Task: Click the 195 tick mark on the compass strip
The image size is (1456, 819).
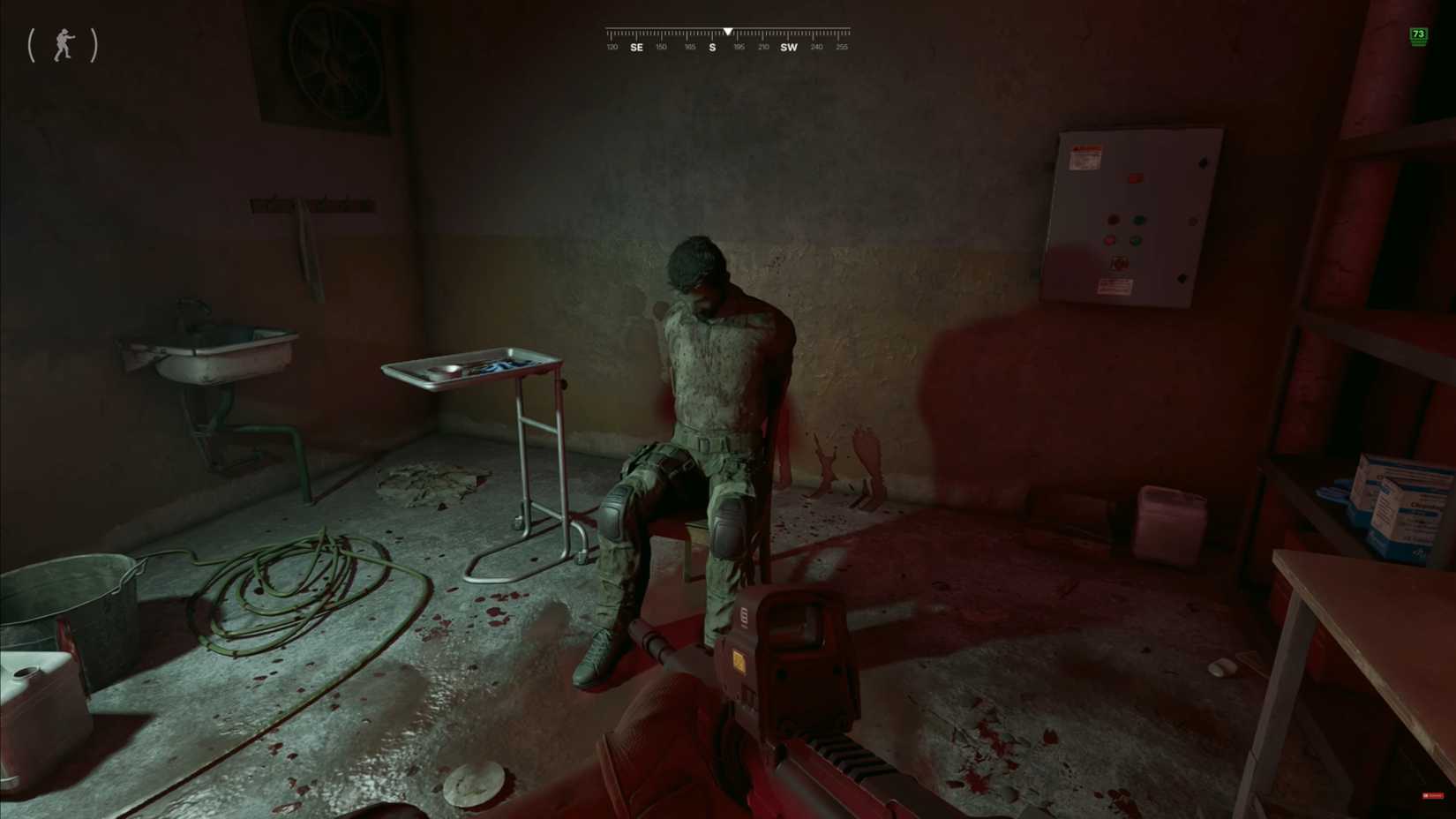Action: 739,47
